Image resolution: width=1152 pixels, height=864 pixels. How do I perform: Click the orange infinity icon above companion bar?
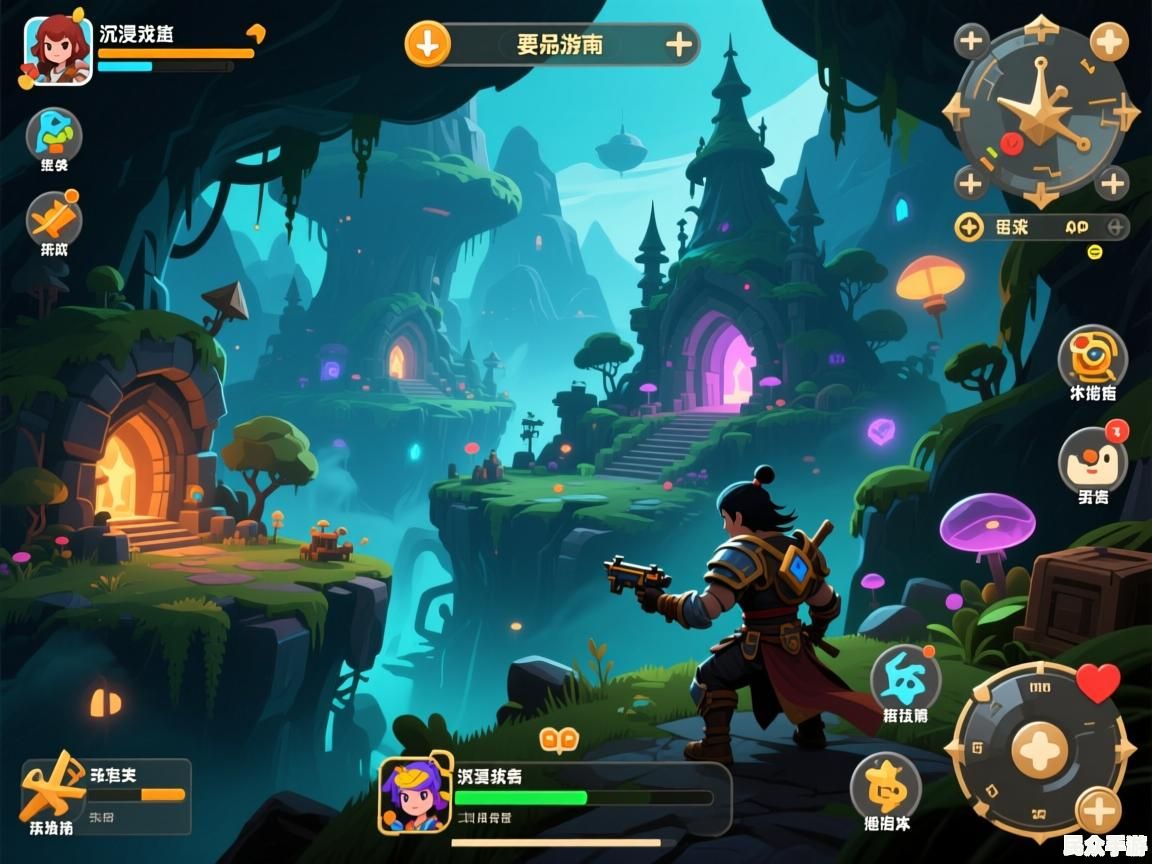point(559,740)
